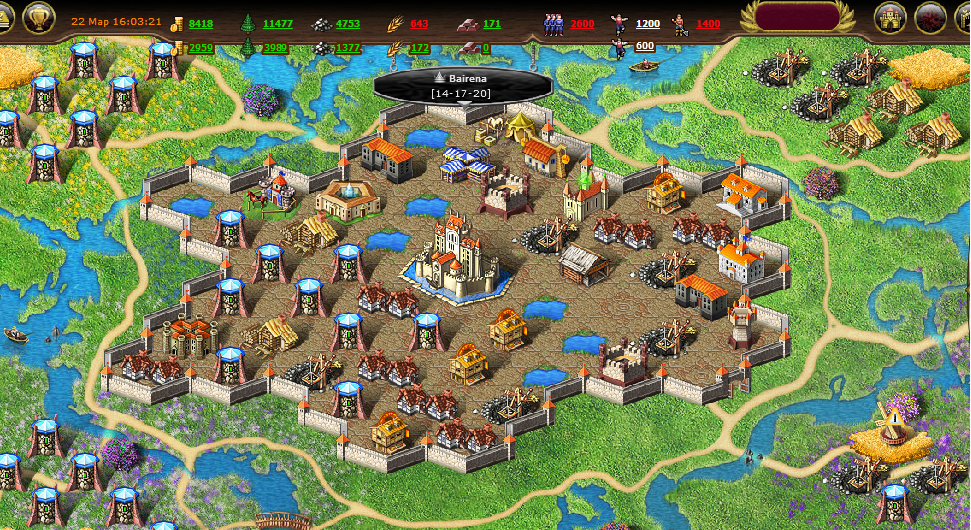Click the wood amount 11477 link
971x530 pixels.
pyautogui.click(x=278, y=24)
